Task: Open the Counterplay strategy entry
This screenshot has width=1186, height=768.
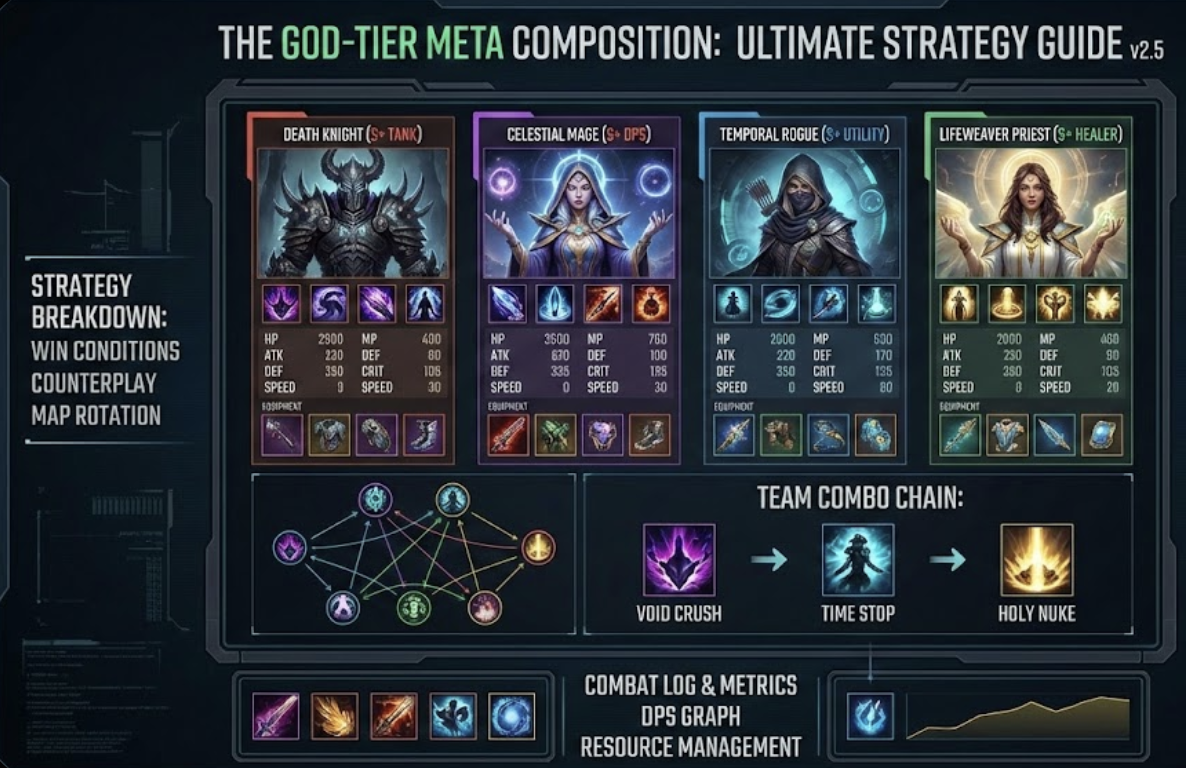Action: coord(96,383)
